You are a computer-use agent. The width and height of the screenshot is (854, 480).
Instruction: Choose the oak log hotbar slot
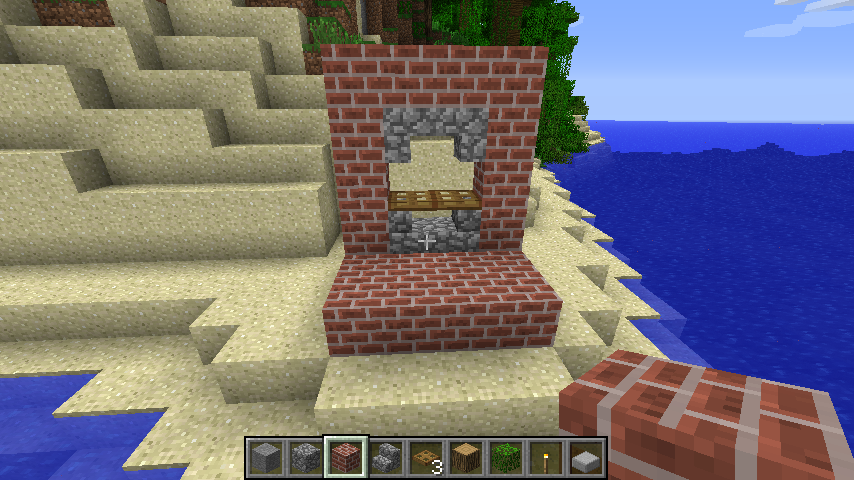(x=466, y=458)
